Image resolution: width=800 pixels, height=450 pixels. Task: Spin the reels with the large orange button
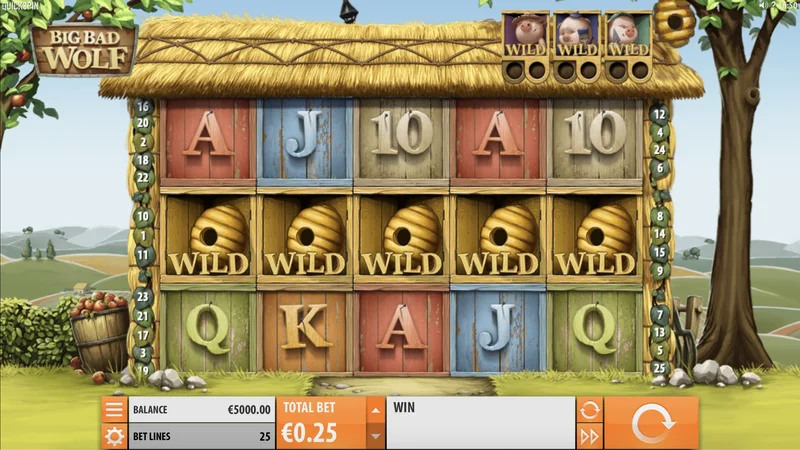(x=651, y=422)
